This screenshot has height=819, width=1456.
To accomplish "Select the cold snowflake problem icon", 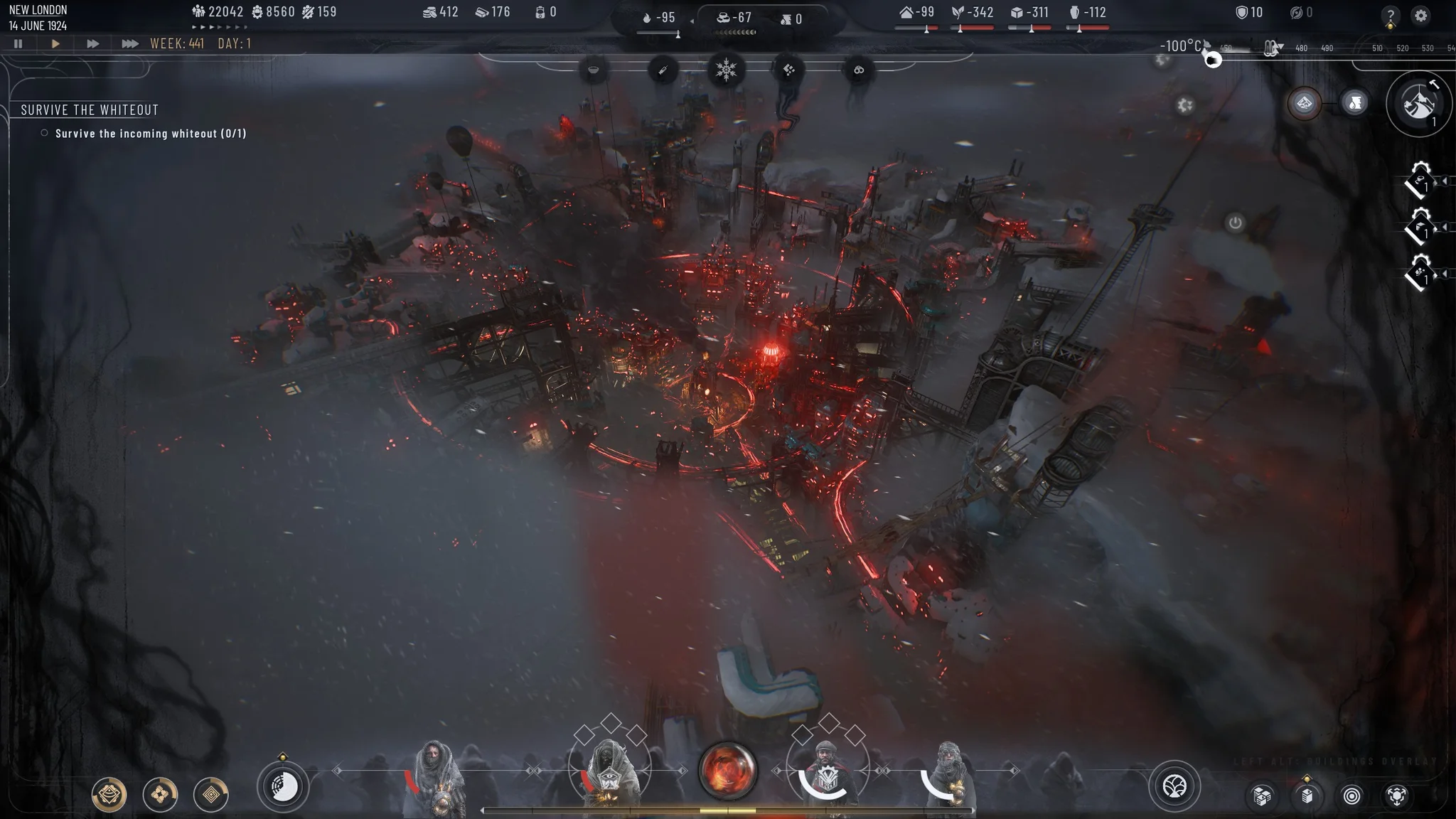I will click(x=726, y=70).
